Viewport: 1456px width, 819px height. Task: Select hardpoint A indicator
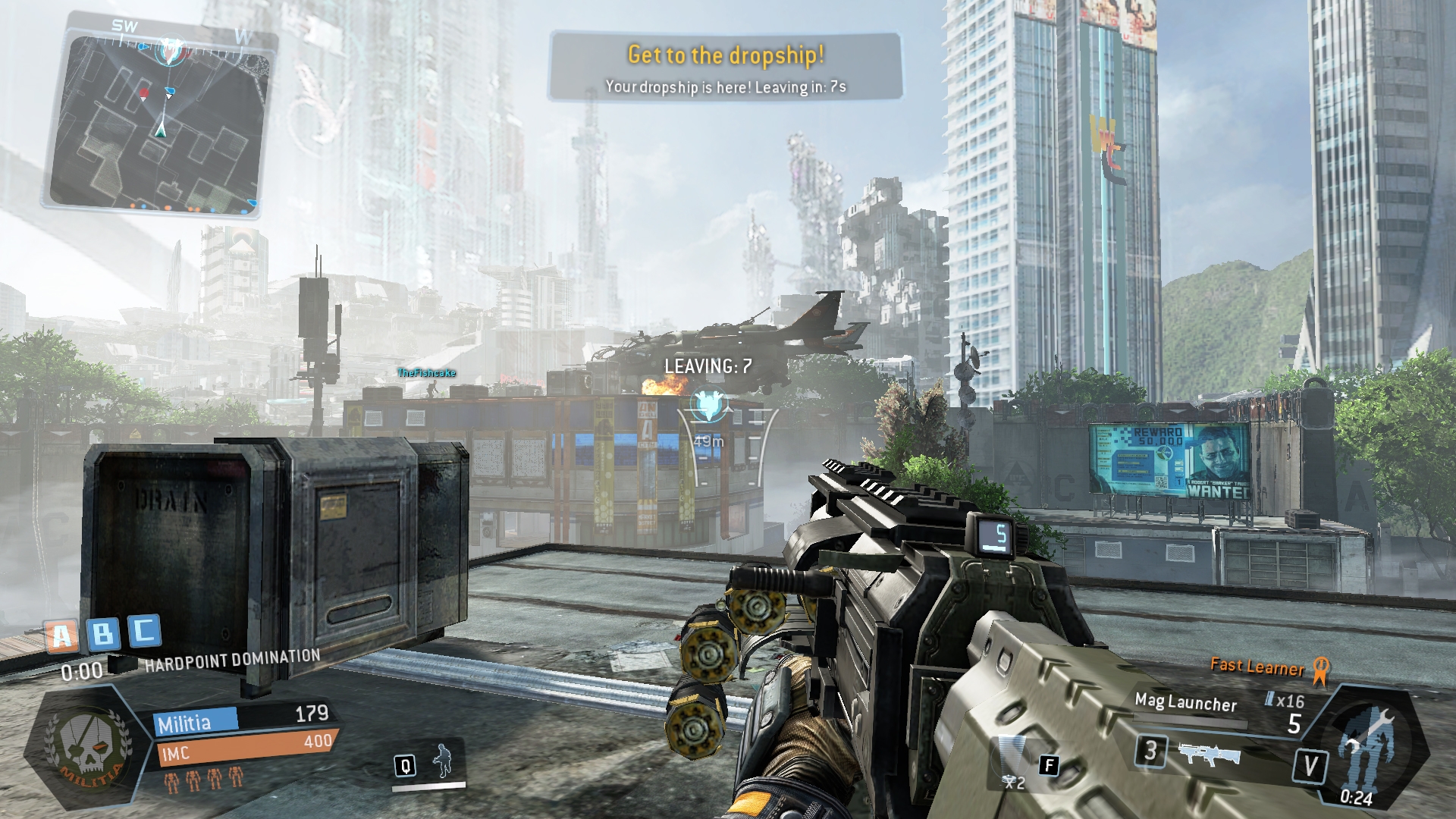[x=61, y=635]
